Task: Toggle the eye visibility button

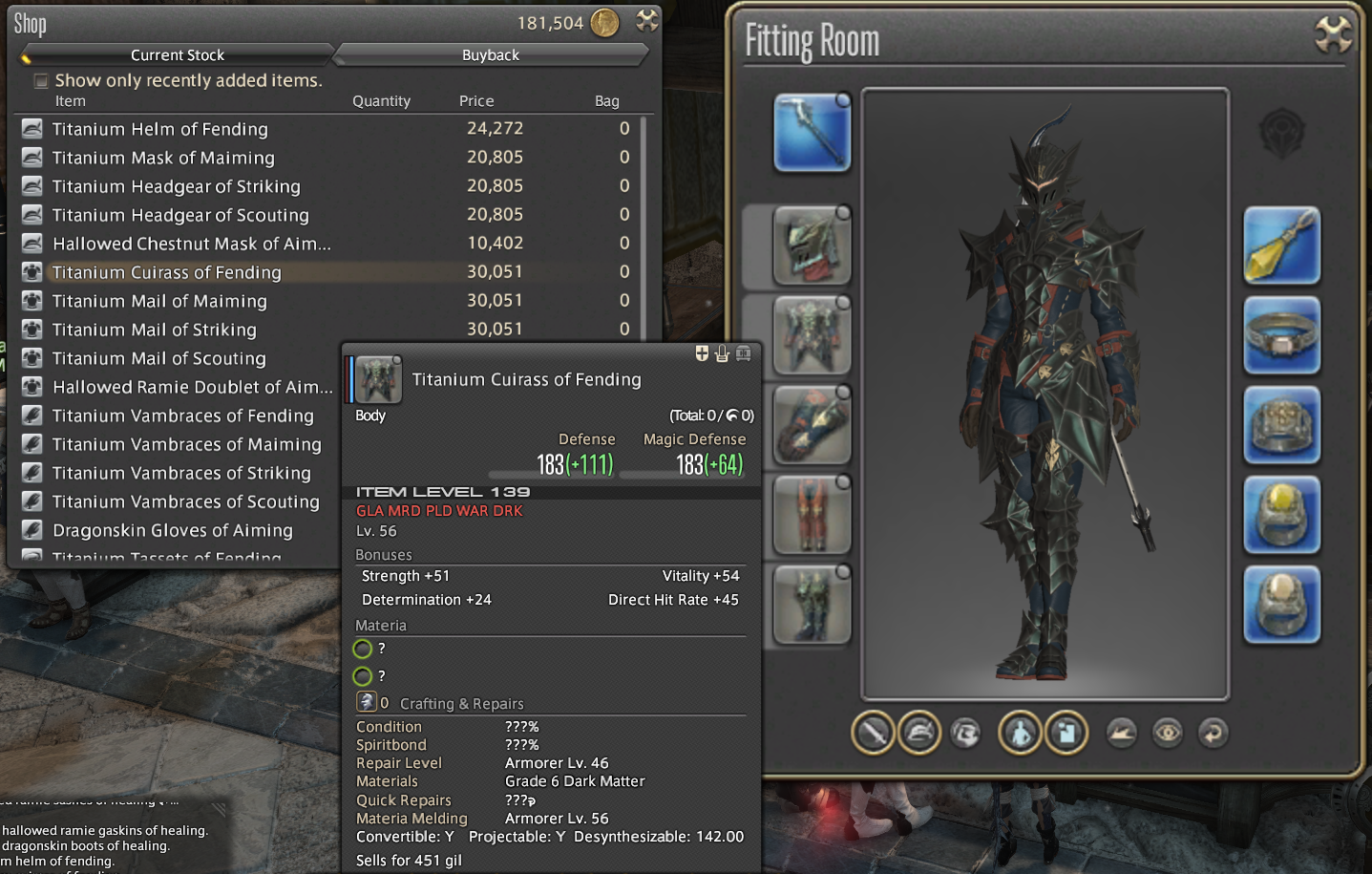Action: (1167, 733)
